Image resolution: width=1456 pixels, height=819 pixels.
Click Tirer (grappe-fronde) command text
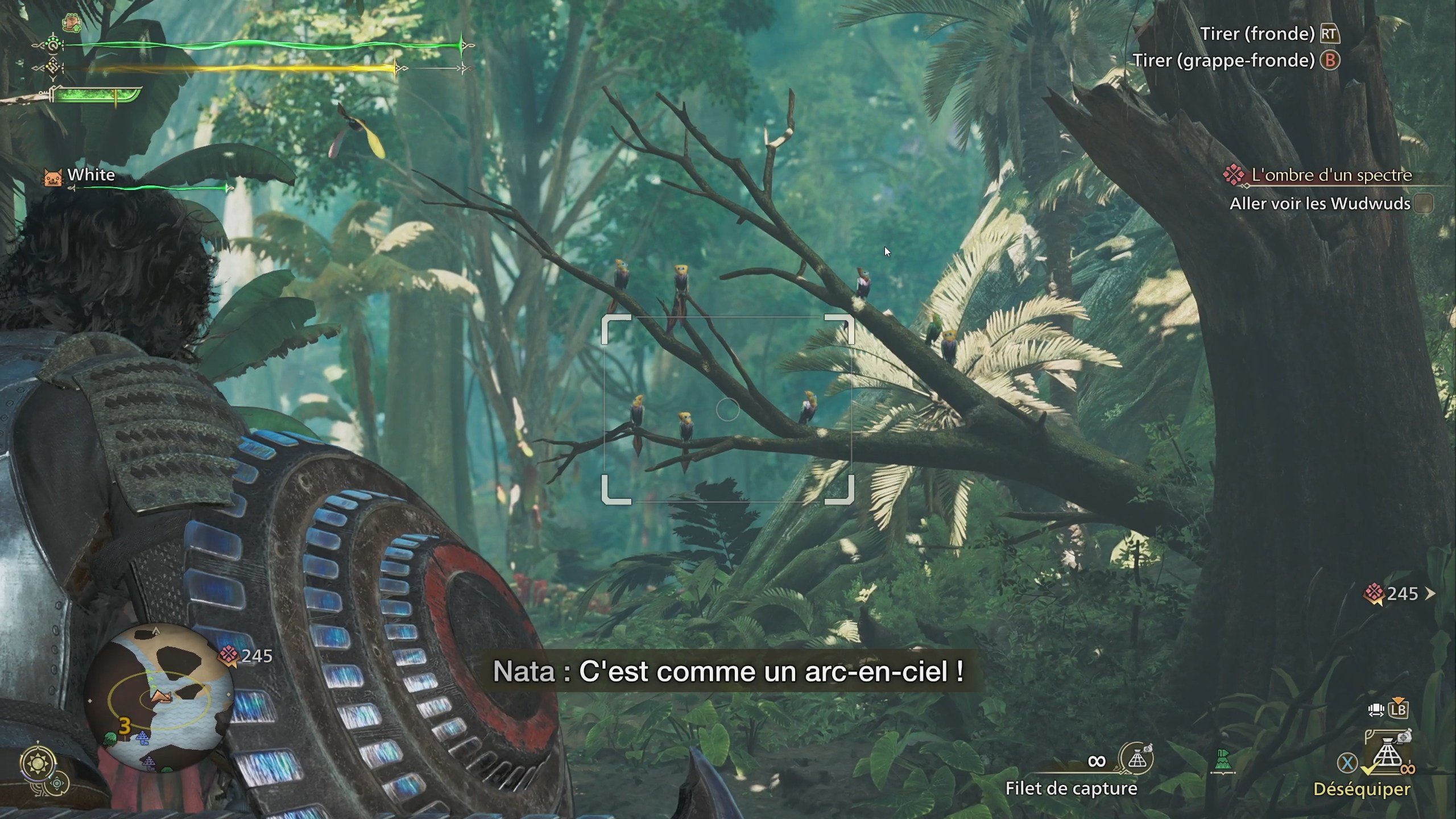point(1223,60)
